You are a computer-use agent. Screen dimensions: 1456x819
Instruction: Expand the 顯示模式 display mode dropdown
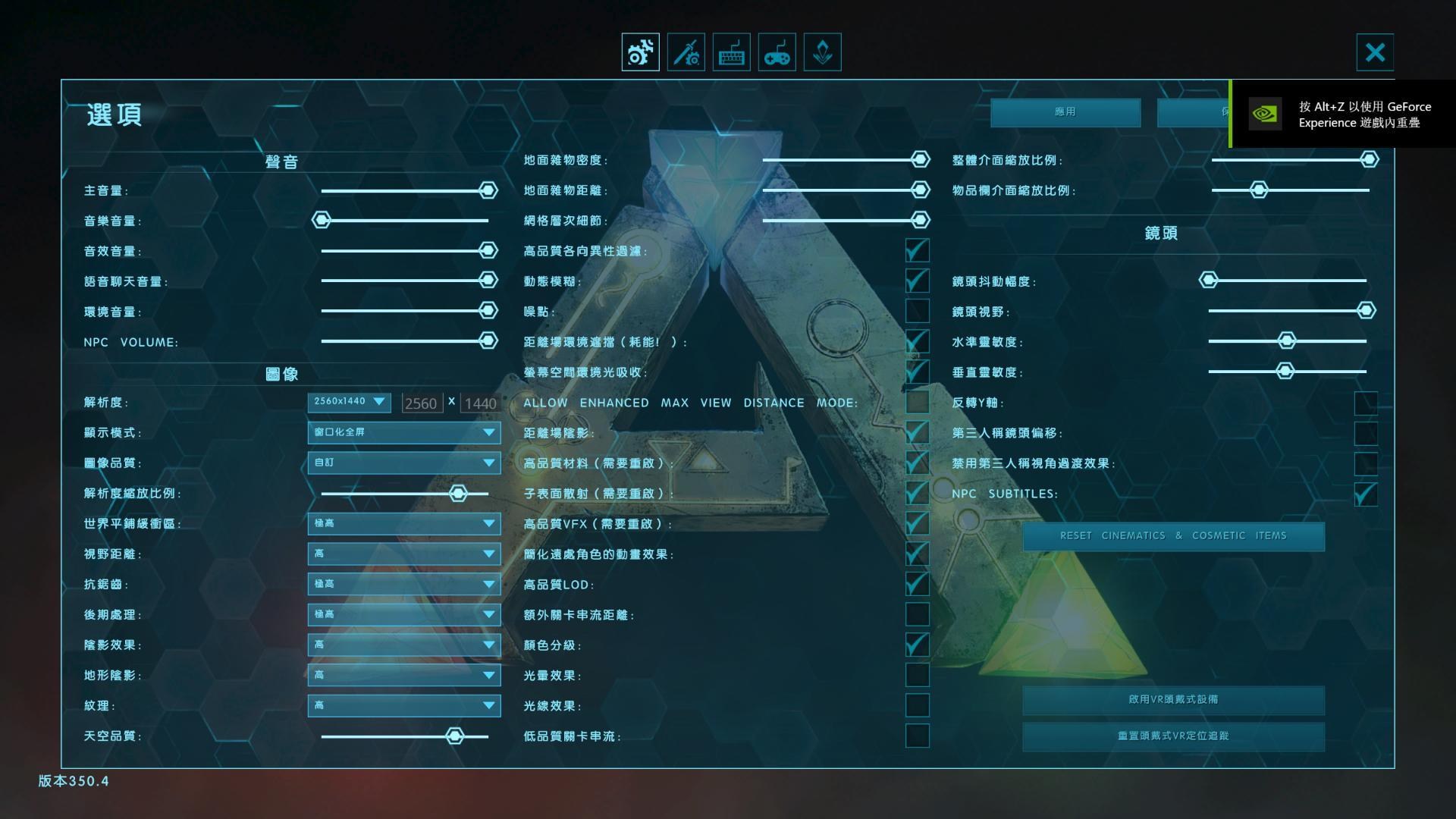point(403,433)
